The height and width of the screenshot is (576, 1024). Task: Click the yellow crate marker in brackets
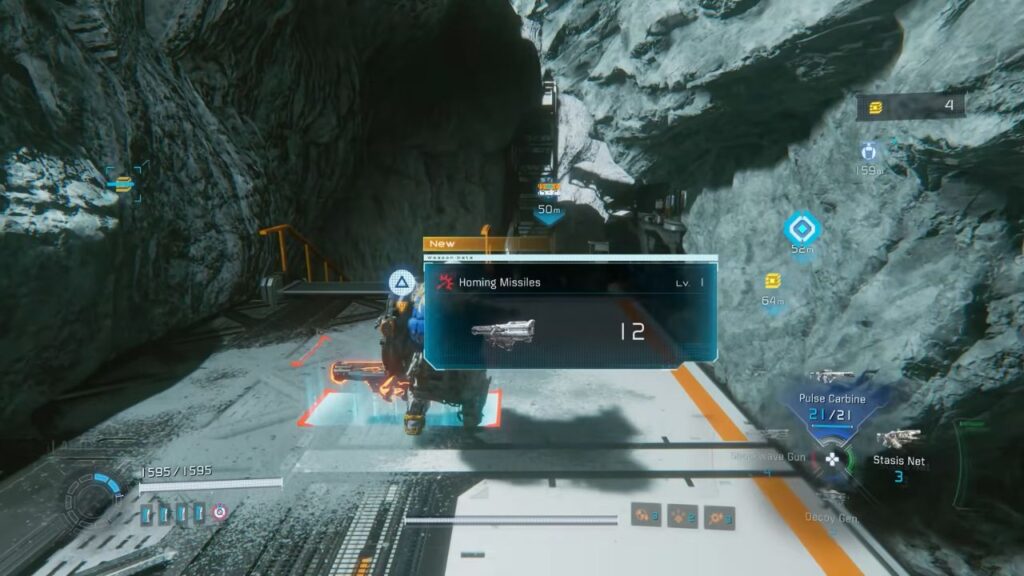click(123, 183)
